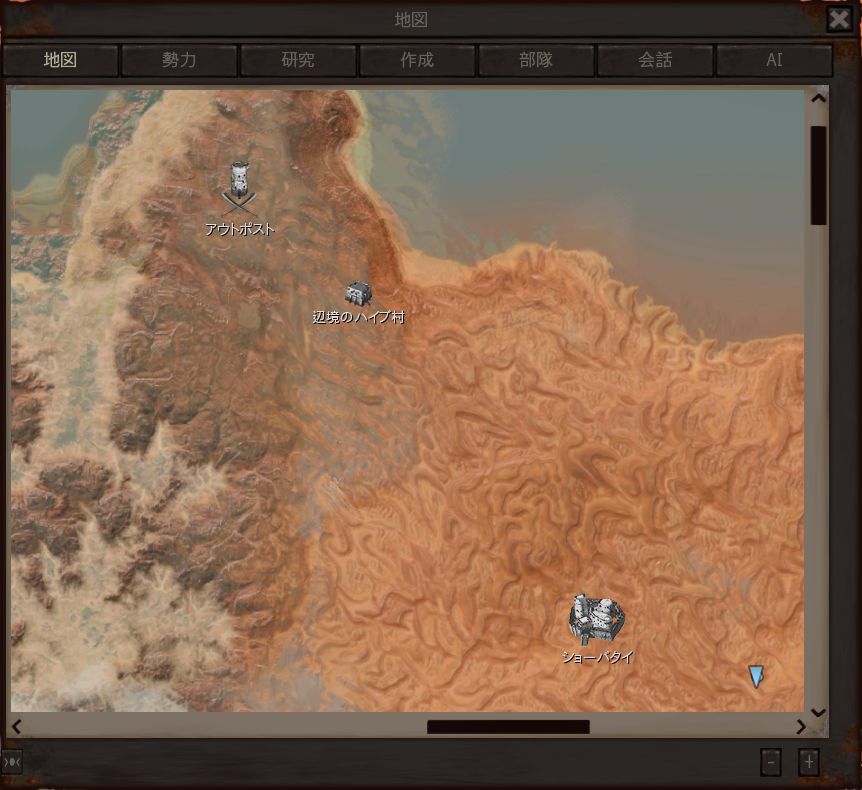Zoom out the map with minus button
Image resolution: width=862 pixels, height=790 pixels.
[x=770, y=762]
